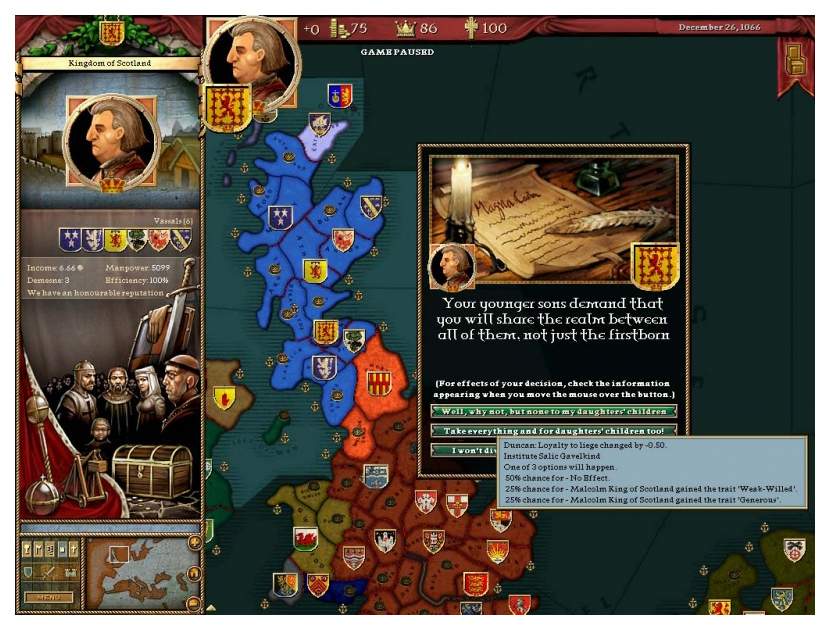Open the Menu button in bottom panel
The image size is (830, 630).
47,597
